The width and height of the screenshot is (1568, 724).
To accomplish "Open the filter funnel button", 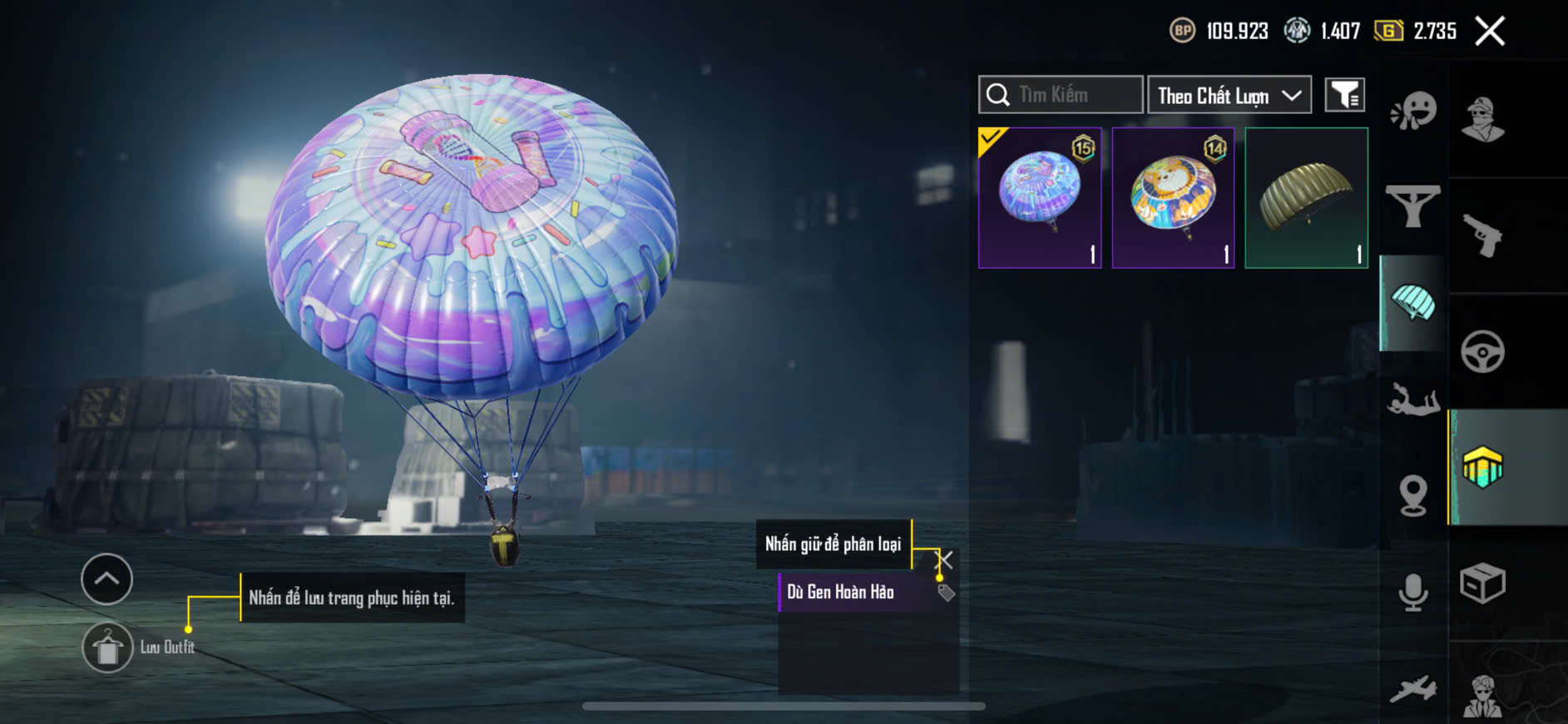I will (1344, 95).
